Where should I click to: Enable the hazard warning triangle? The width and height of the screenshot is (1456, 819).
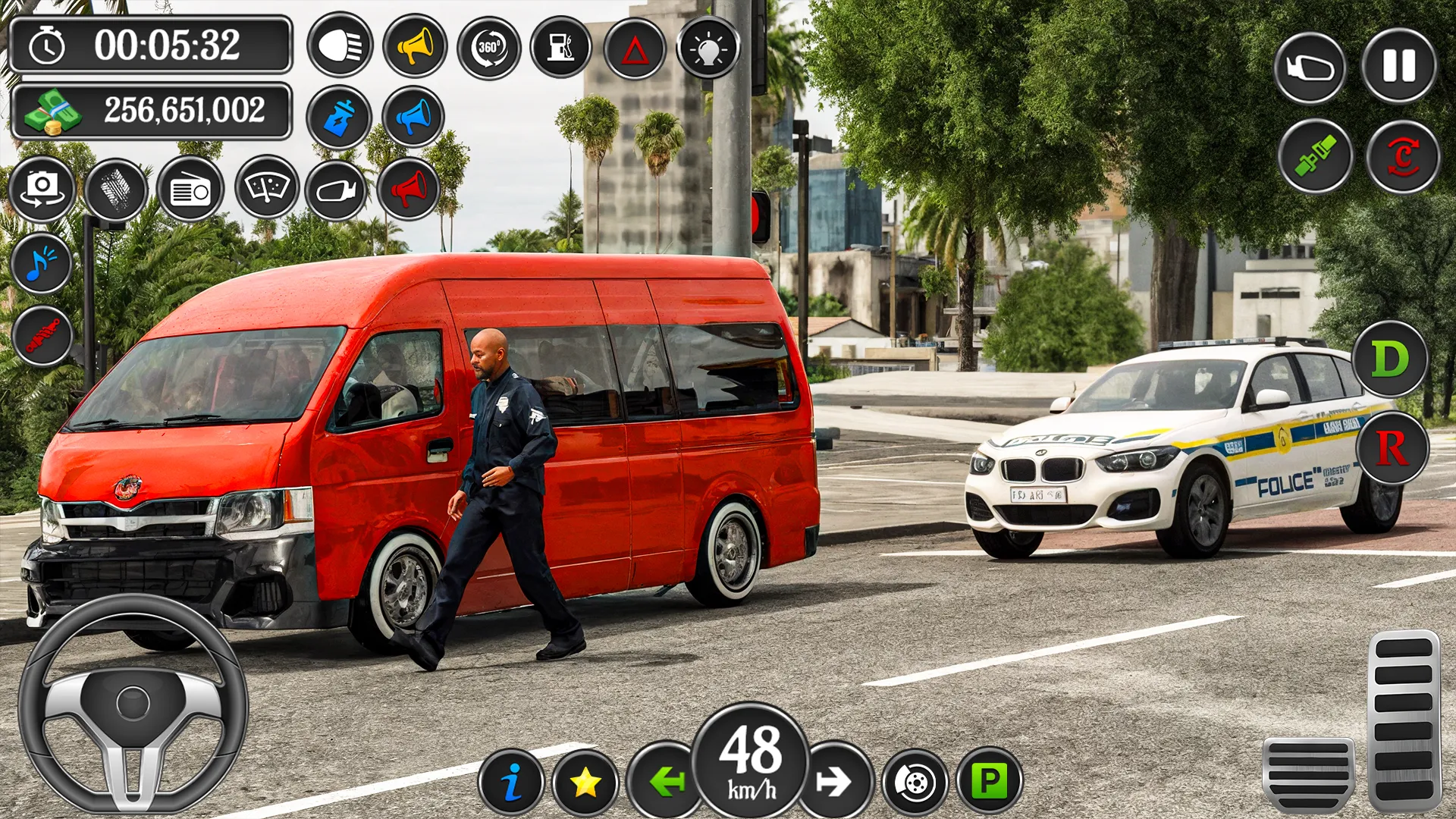tap(636, 46)
